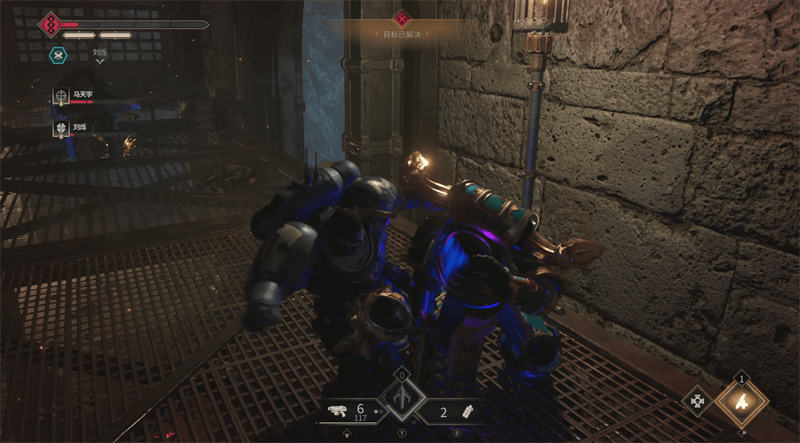The width and height of the screenshot is (800, 443).
Task: Click the red objective marker above 目标已解决
Action: point(401,18)
